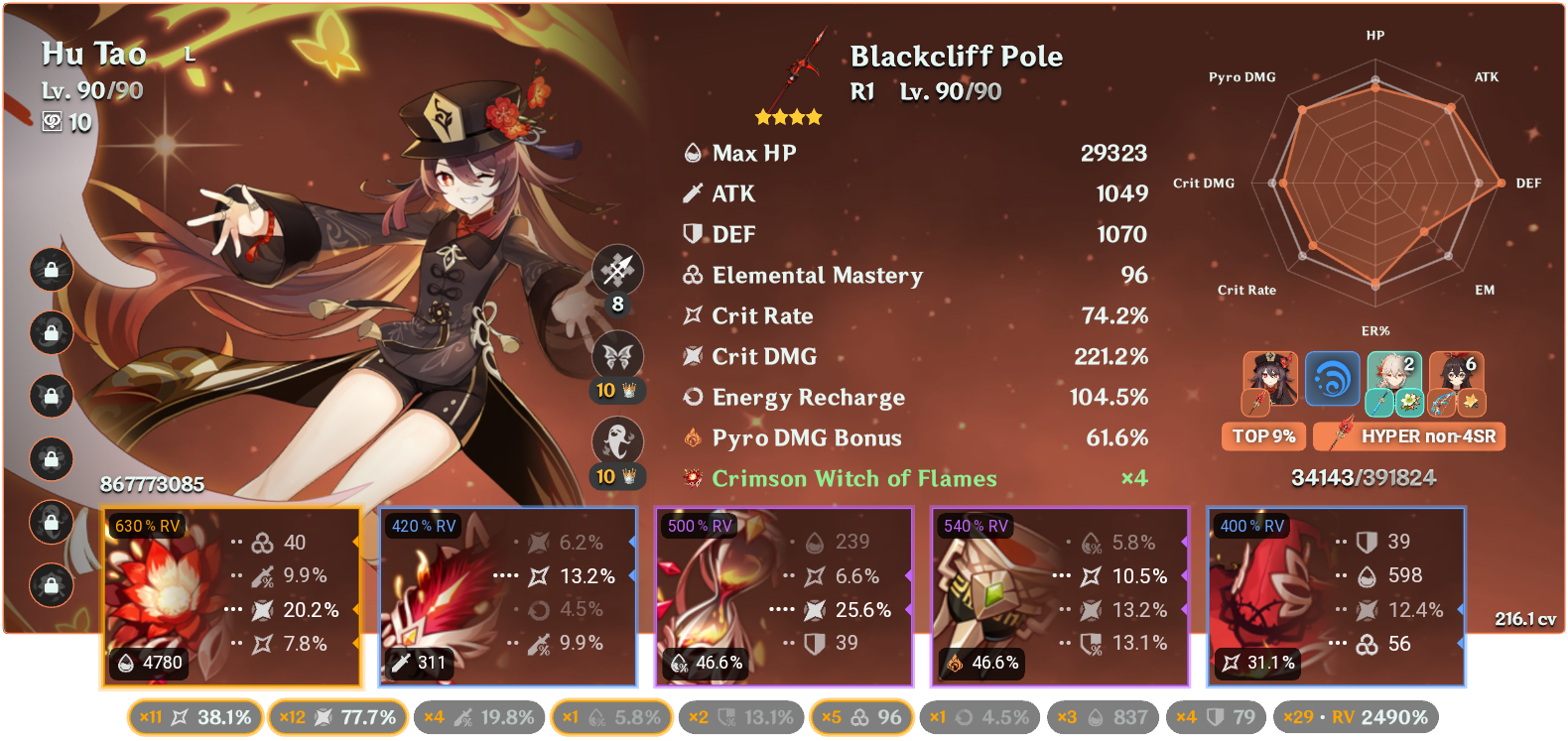Image resolution: width=1568 pixels, height=741 pixels.
Task: Select the Normal Attack talent icon showing level 8
Action: 617,269
